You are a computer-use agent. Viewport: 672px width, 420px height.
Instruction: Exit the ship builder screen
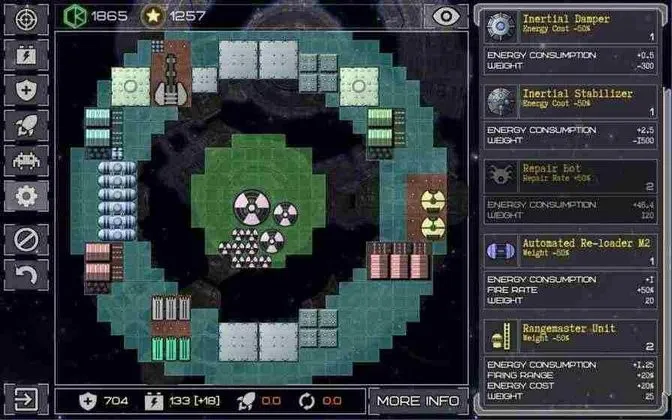26,400
